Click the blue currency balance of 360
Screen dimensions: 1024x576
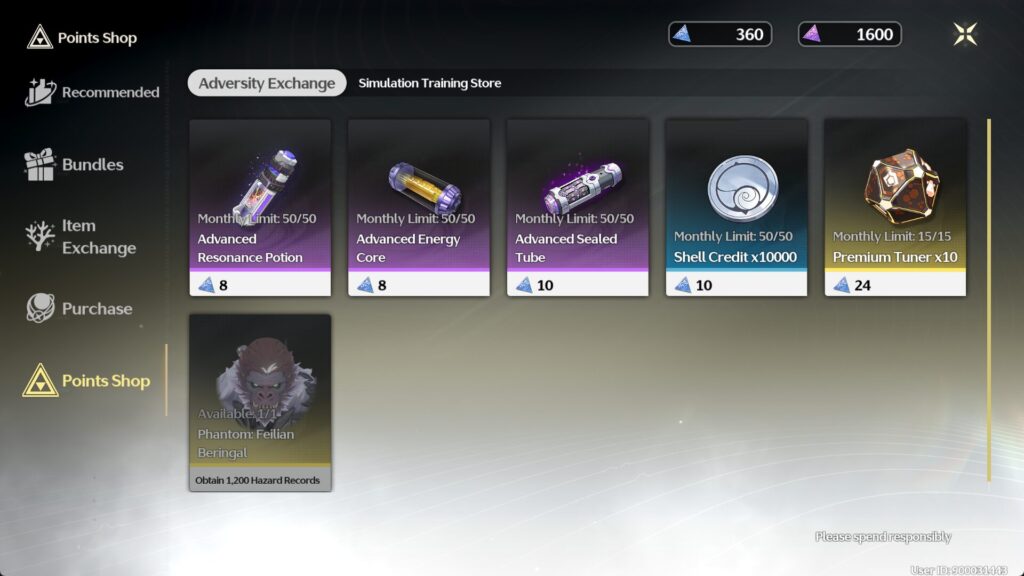click(x=720, y=35)
